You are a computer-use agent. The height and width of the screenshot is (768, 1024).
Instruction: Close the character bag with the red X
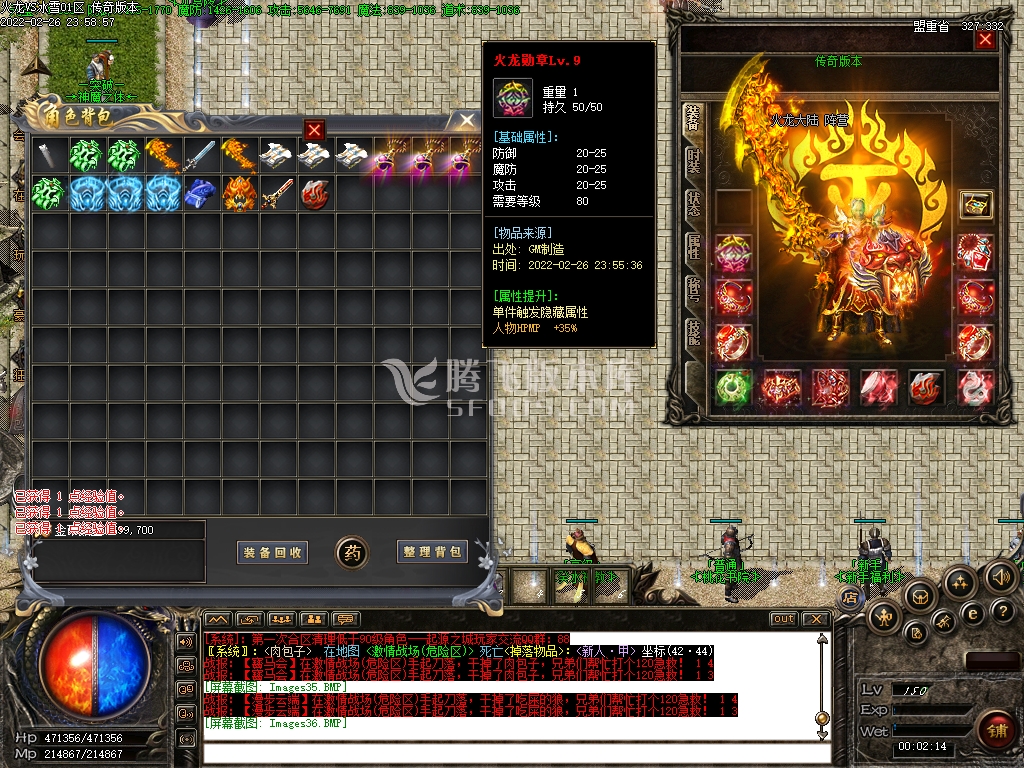coord(314,130)
